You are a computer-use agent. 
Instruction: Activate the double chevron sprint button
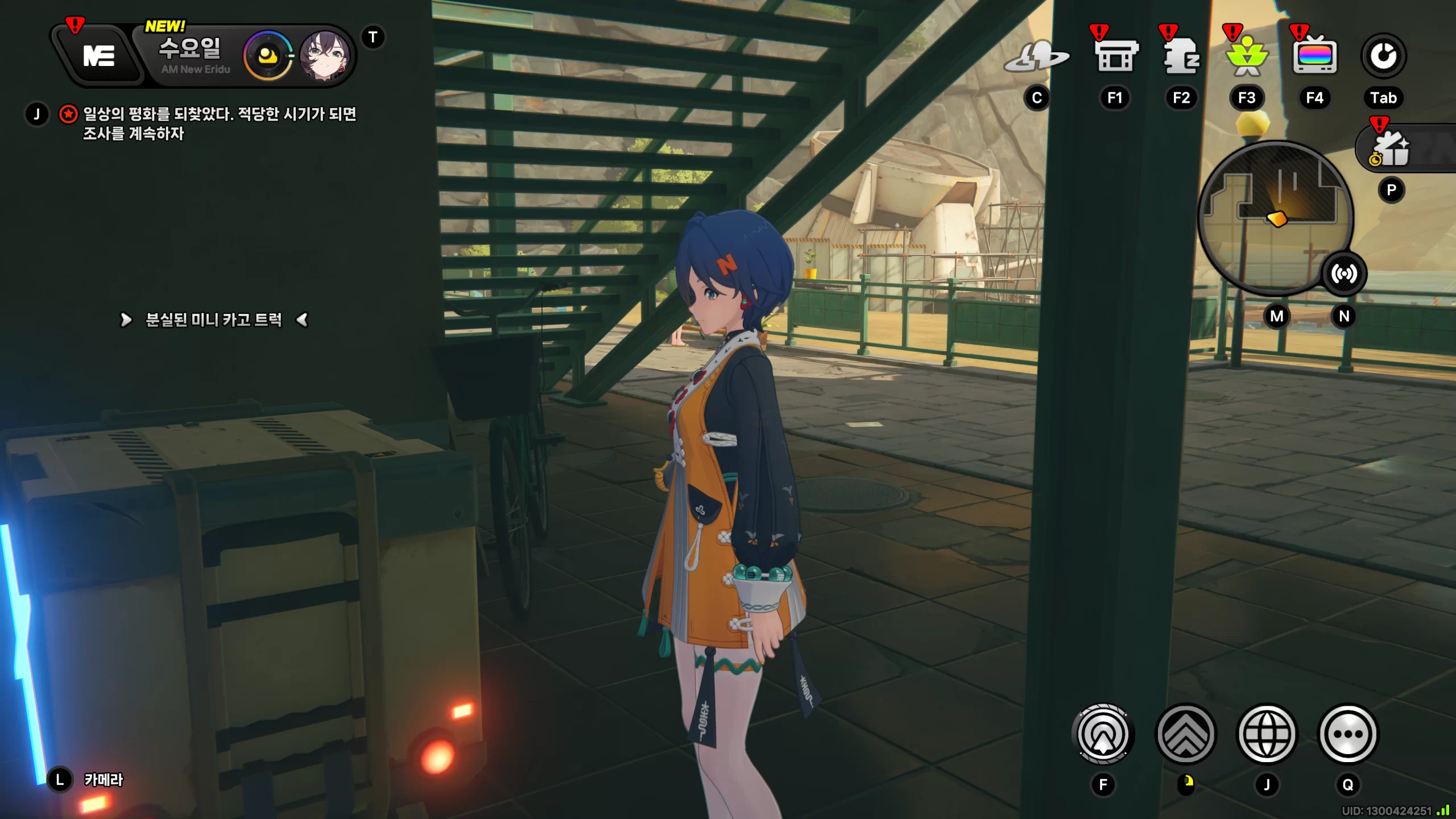click(1186, 734)
